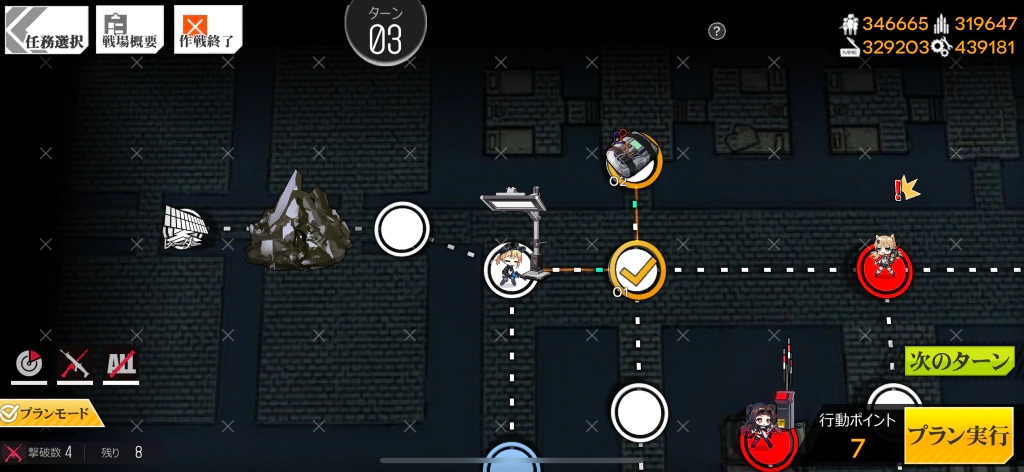The height and width of the screenshot is (472, 1024).
Task: Open the question mark help icon
Action: click(717, 31)
